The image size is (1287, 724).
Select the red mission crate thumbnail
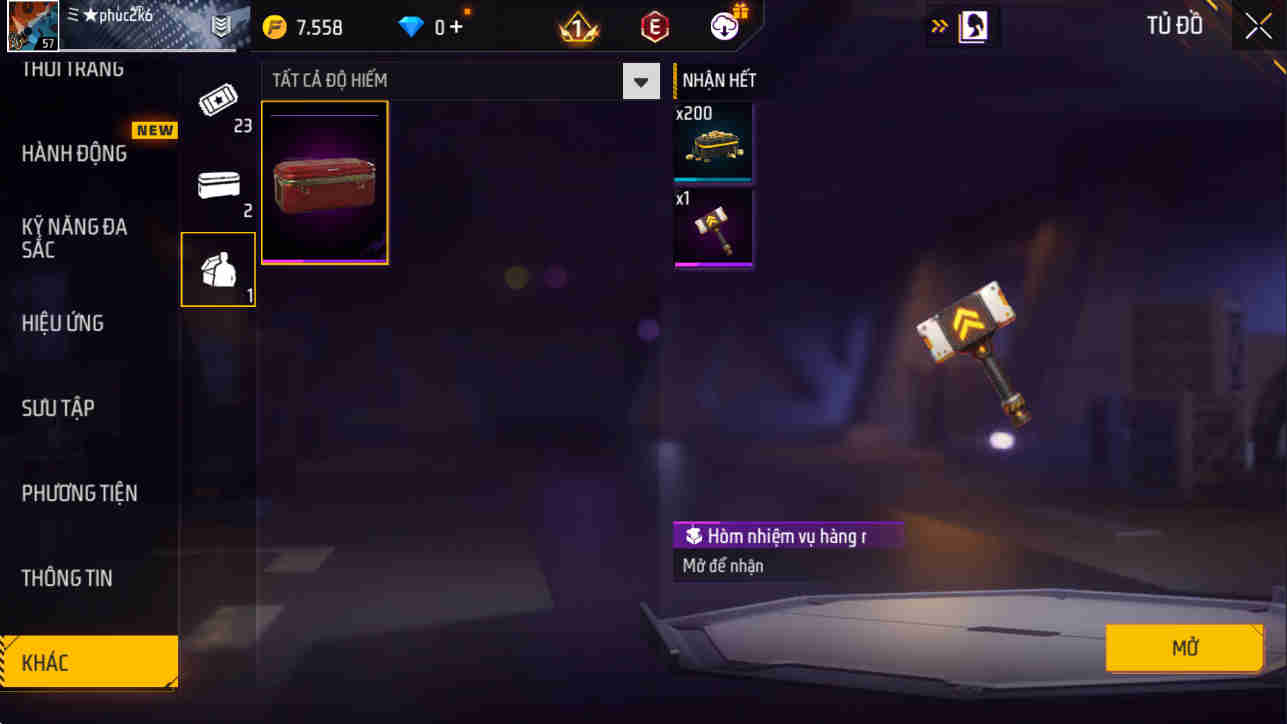324,182
